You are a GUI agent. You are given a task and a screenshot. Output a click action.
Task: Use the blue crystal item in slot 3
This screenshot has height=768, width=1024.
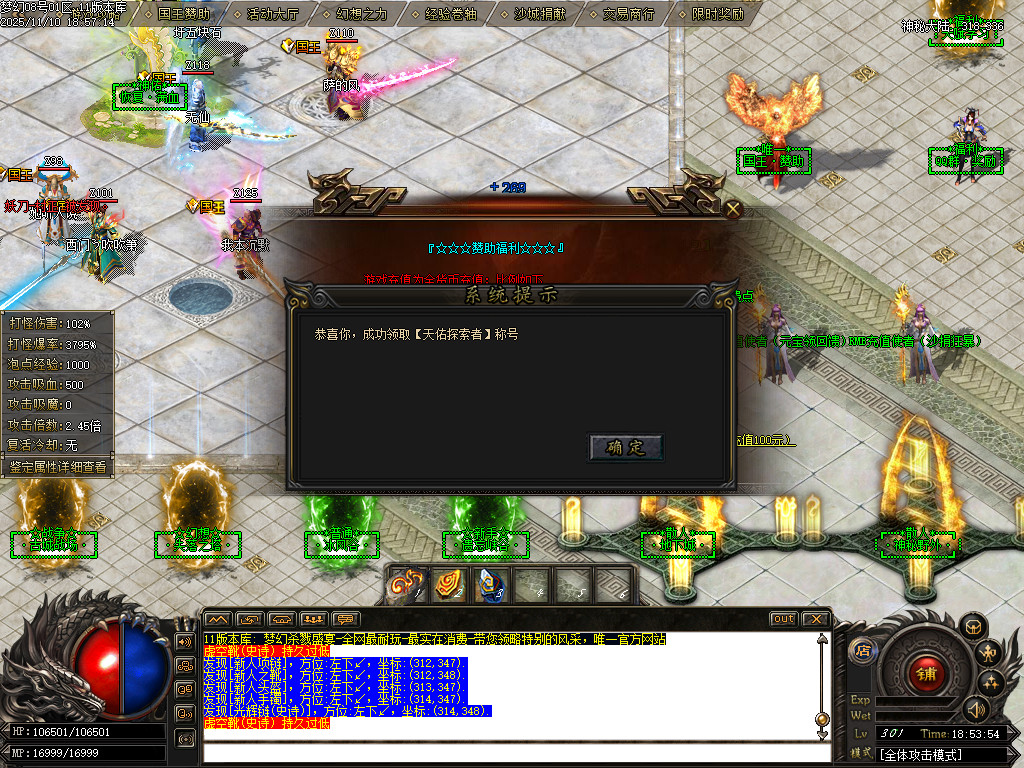pos(490,585)
